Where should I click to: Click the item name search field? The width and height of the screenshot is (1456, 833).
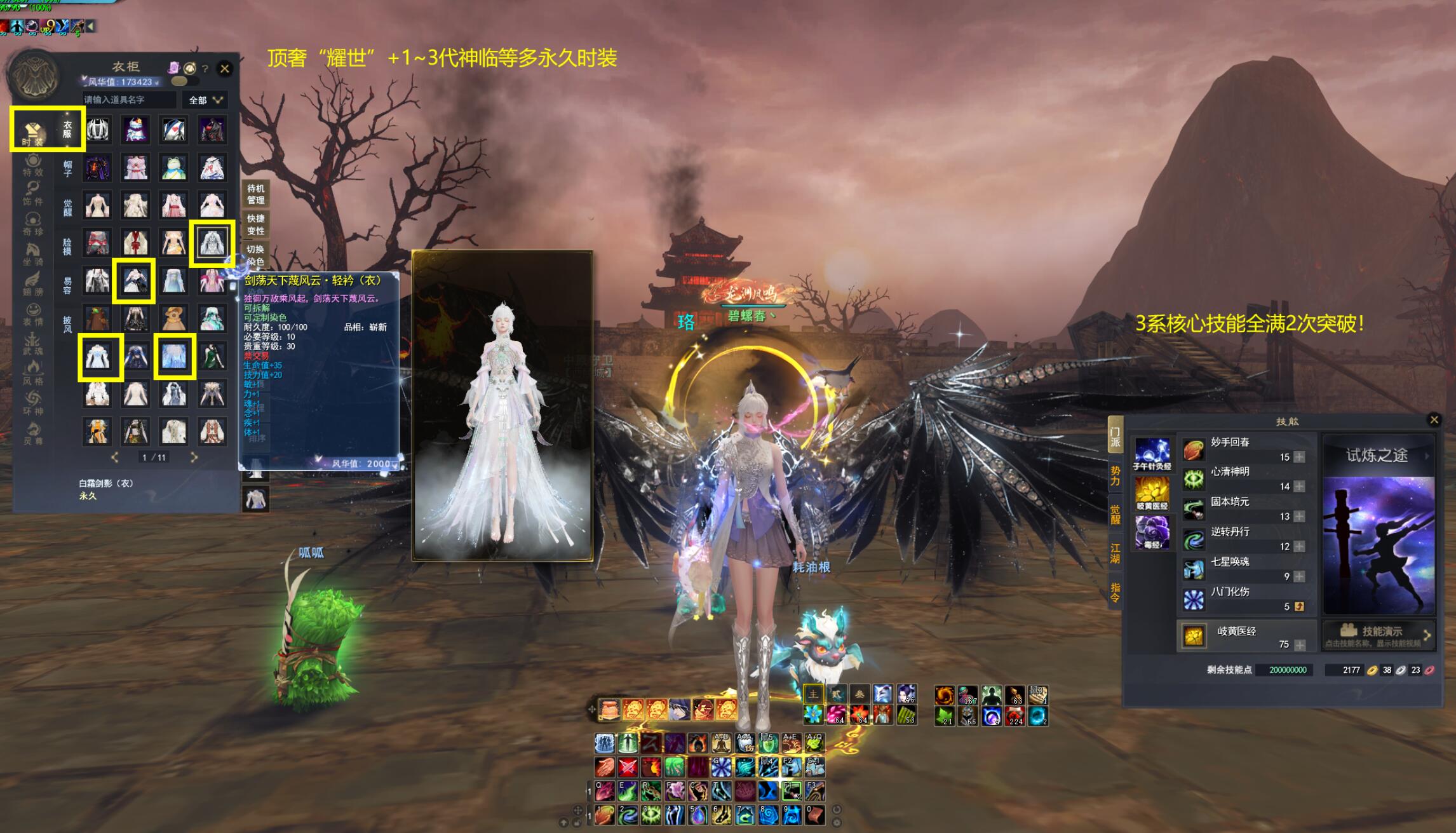[x=129, y=100]
